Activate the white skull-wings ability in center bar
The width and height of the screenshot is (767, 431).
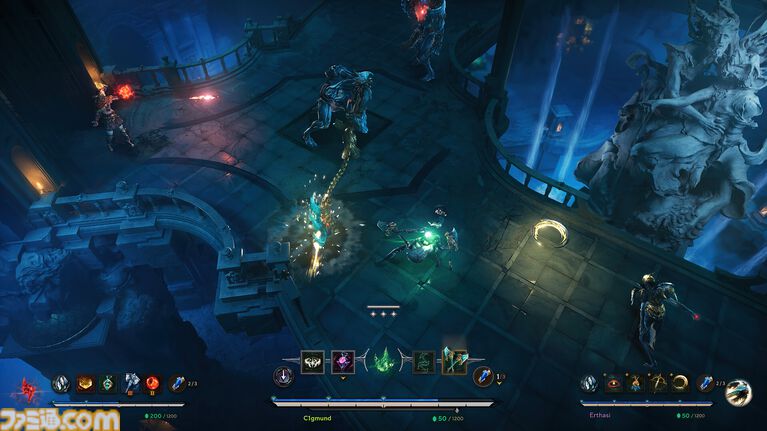point(312,362)
